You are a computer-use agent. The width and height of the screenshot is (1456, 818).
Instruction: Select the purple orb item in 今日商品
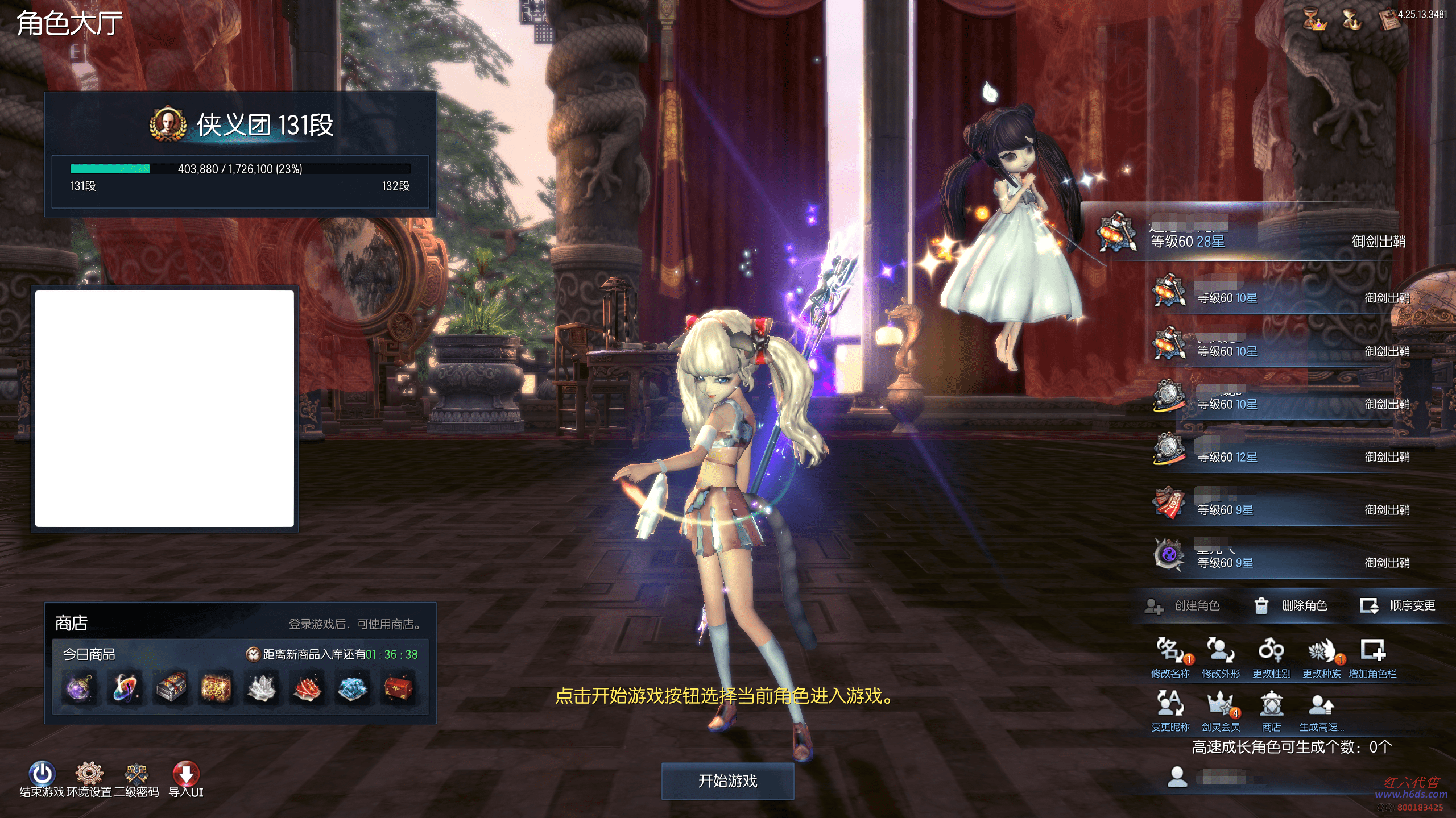click(x=79, y=688)
